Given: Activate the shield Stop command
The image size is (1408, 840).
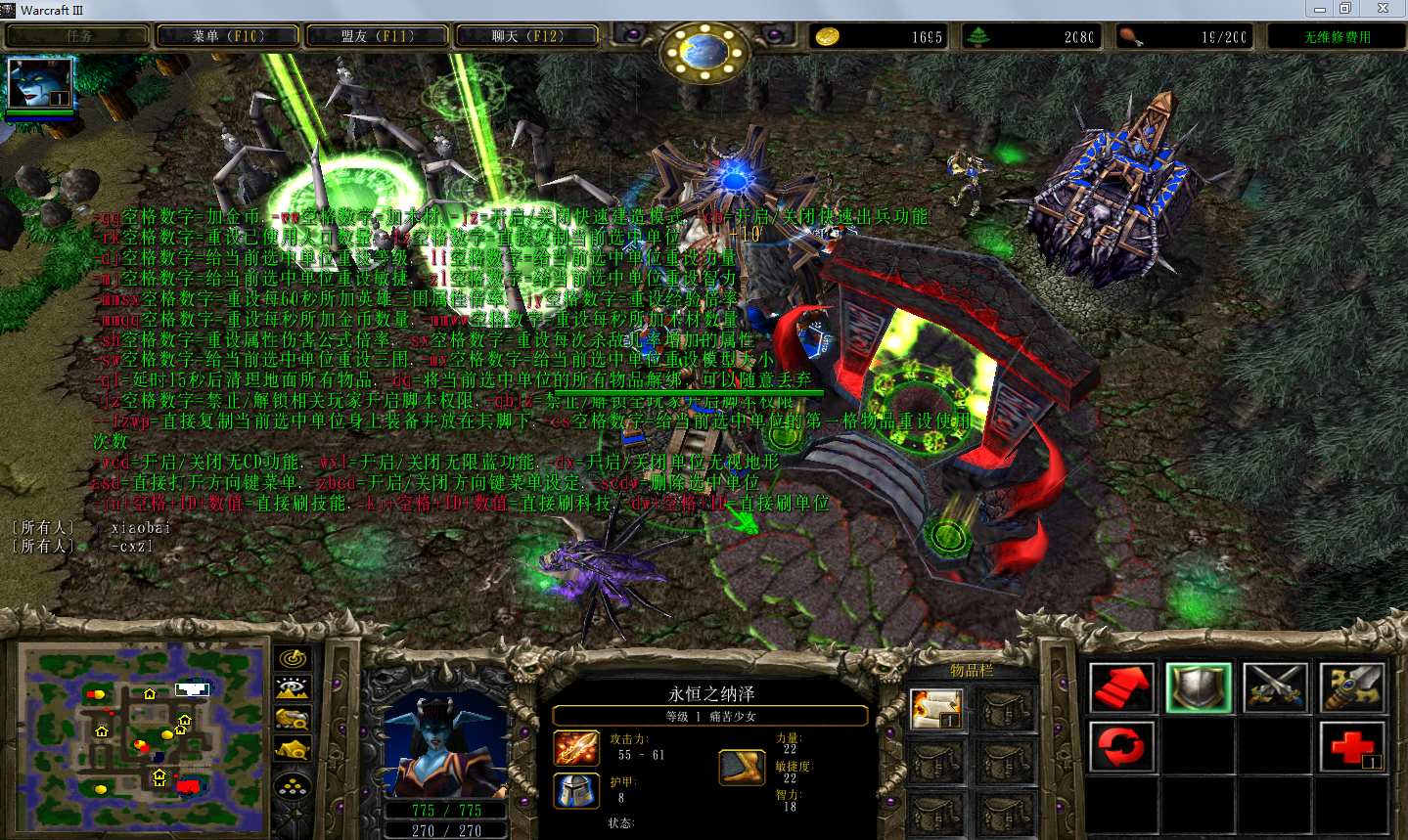Looking at the screenshot, I should pos(1199,687).
